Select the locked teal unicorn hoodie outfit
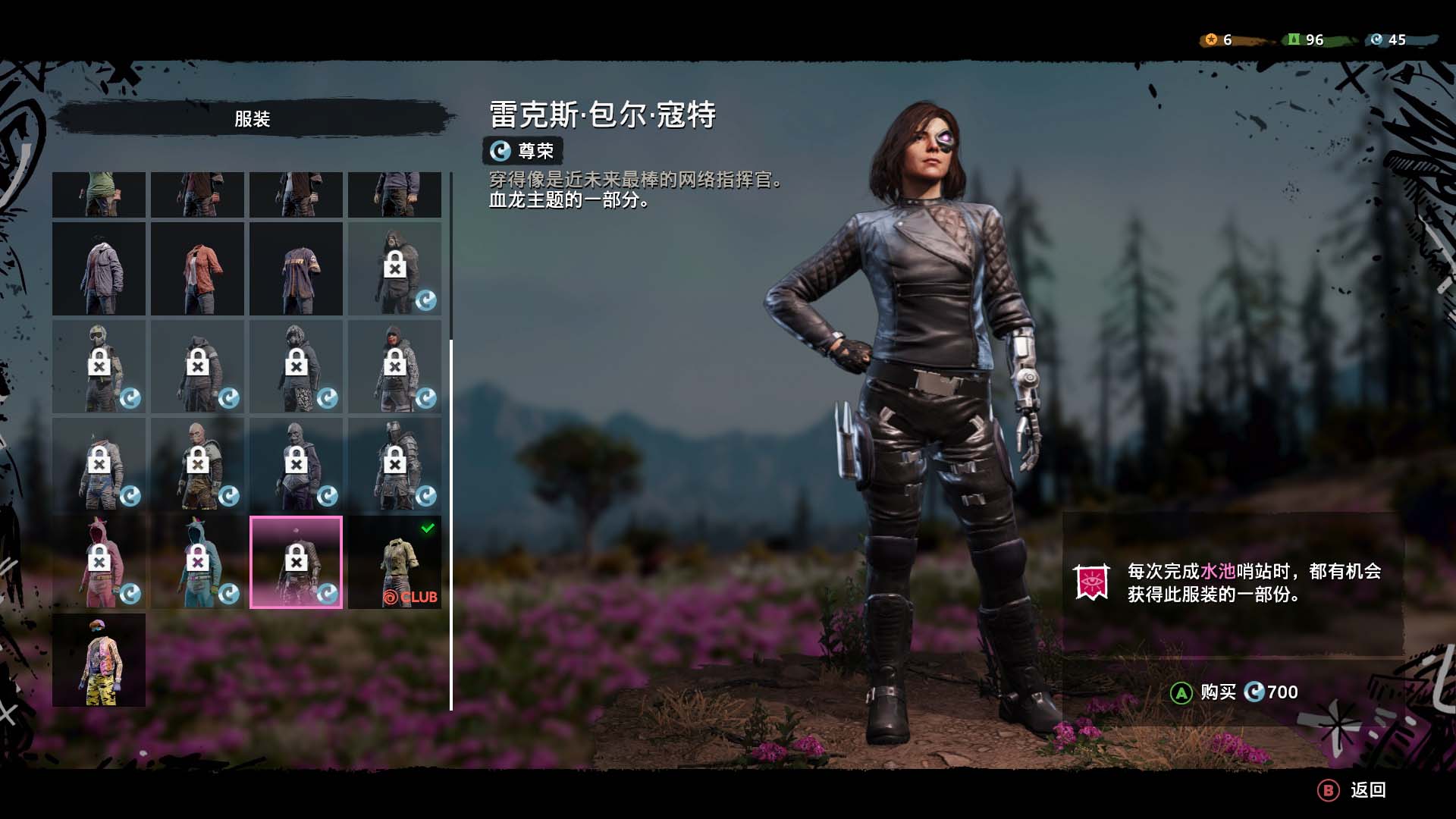The image size is (1456, 819). 197,562
